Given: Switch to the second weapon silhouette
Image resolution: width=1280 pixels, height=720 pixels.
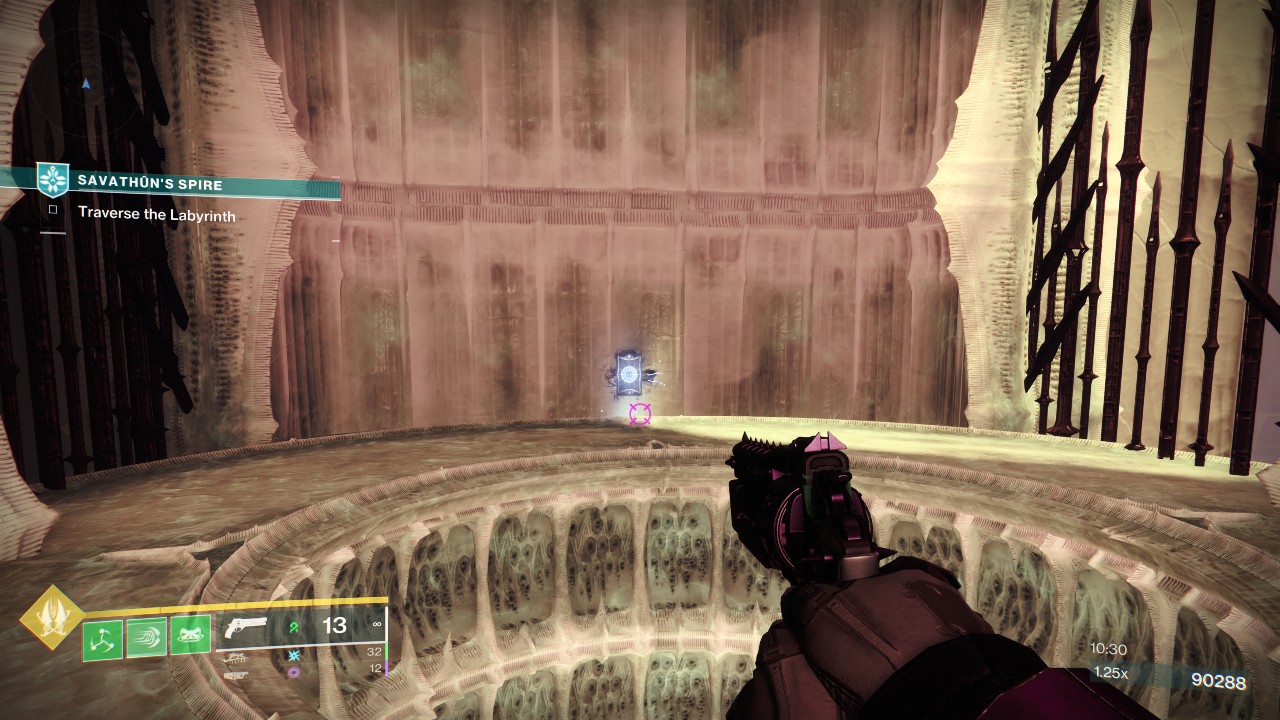Looking at the screenshot, I should [x=236, y=657].
